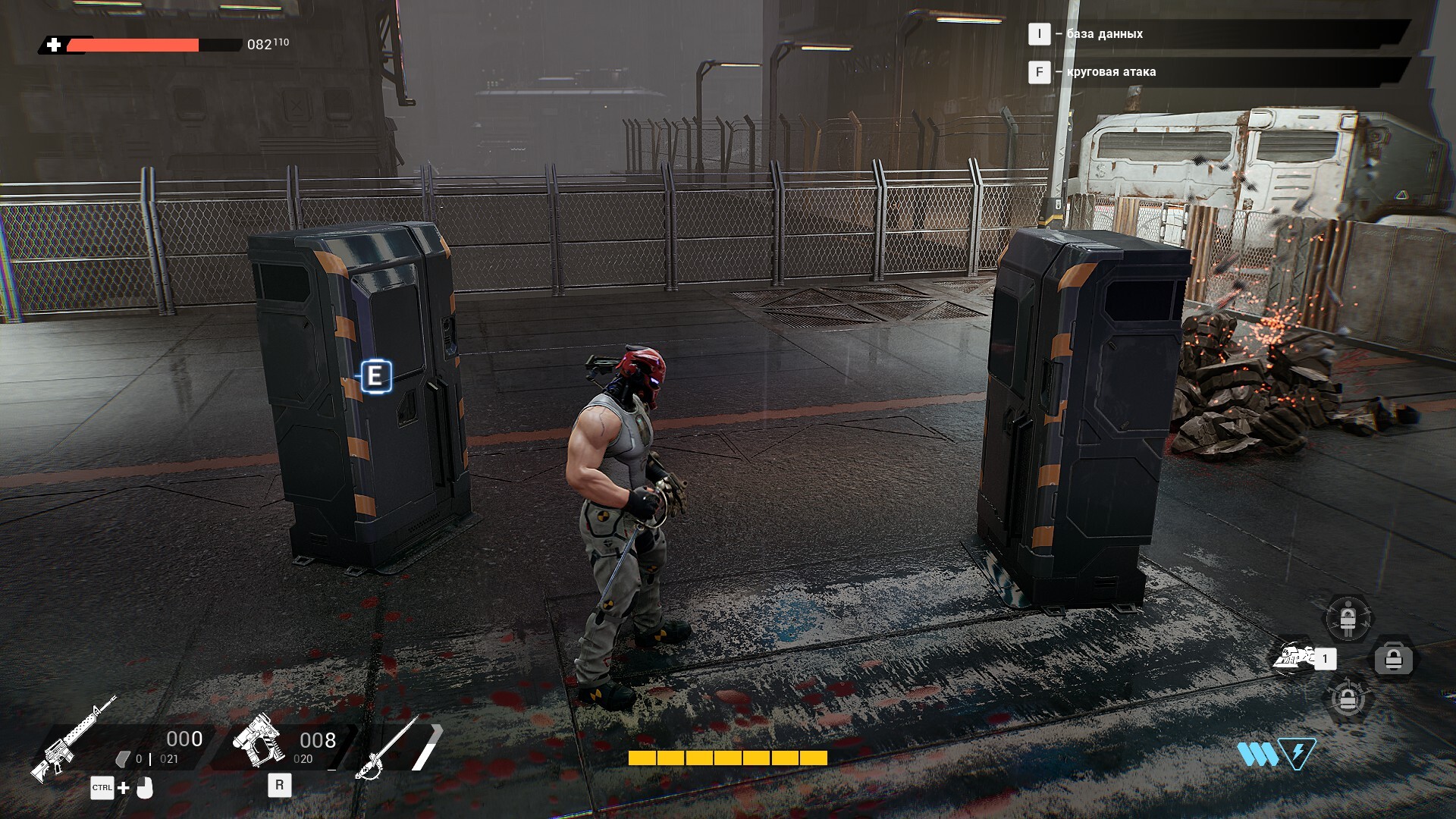Screen dimensions: 1456x819
Task: Choose the saber melee weapon slot
Action: [x=389, y=746]
